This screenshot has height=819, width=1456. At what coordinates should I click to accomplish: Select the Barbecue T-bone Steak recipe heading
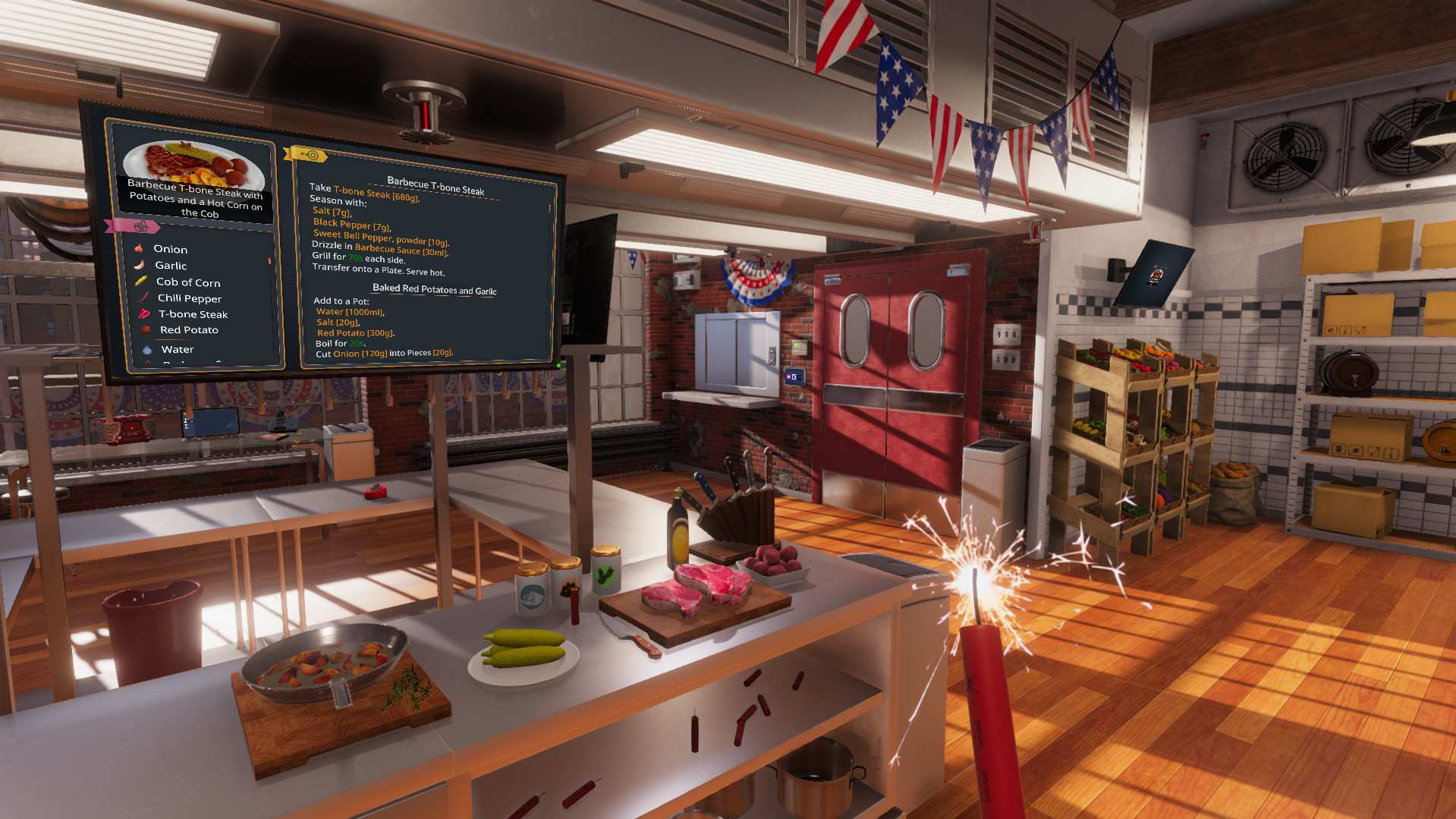(x=436, y=185)
